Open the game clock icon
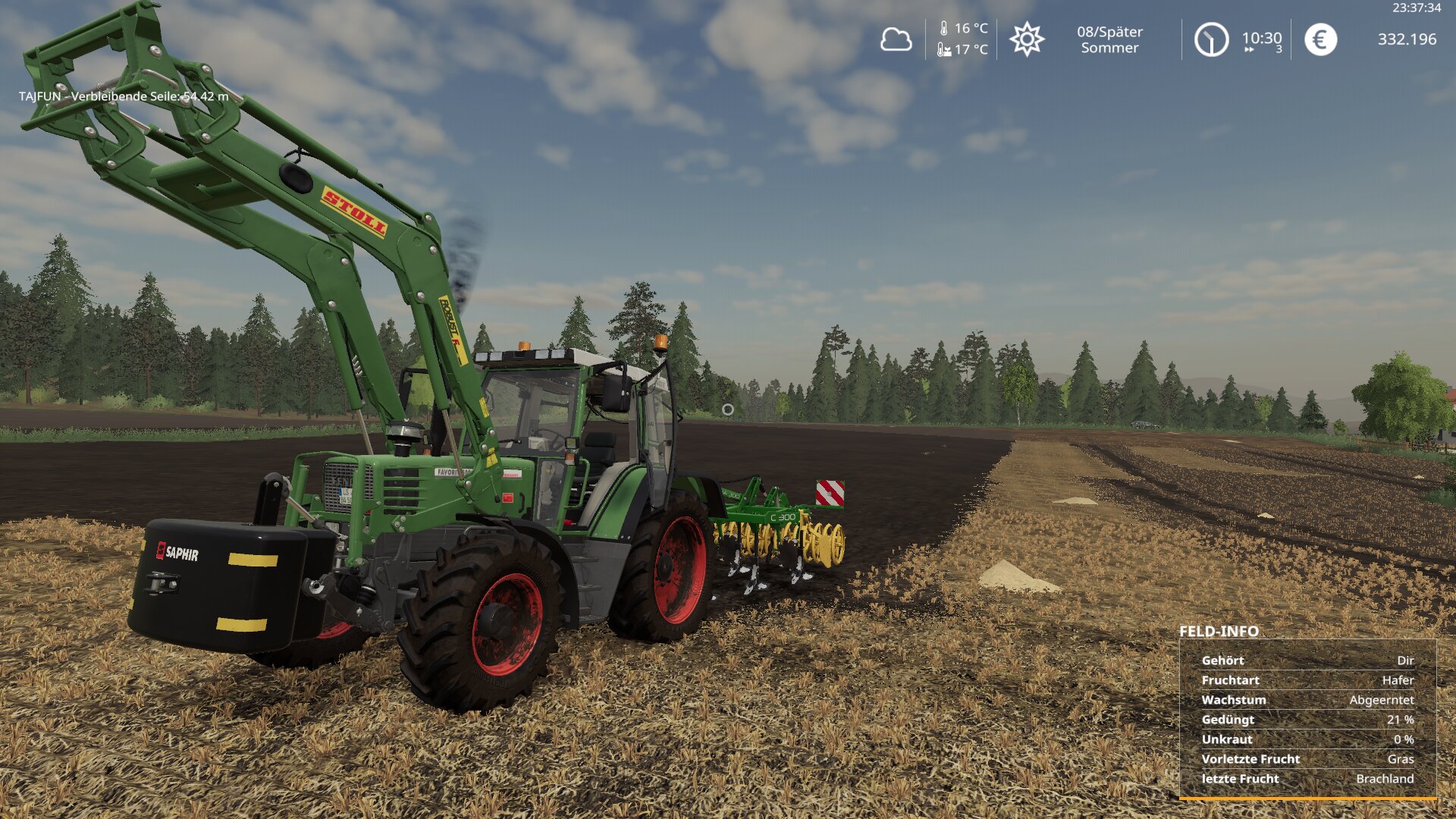 coord(1211,39)
